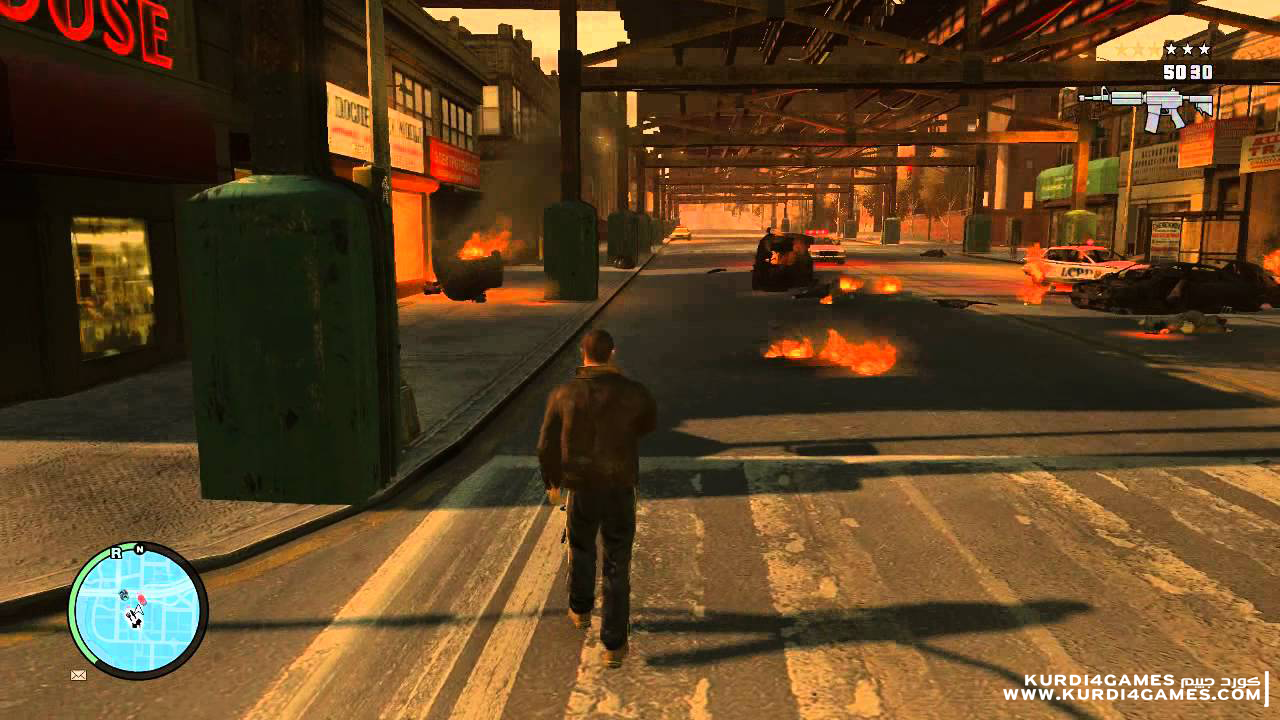Click the police car blip on minimap
This screenshot has width=1280, height=720.
click(124, 594)
